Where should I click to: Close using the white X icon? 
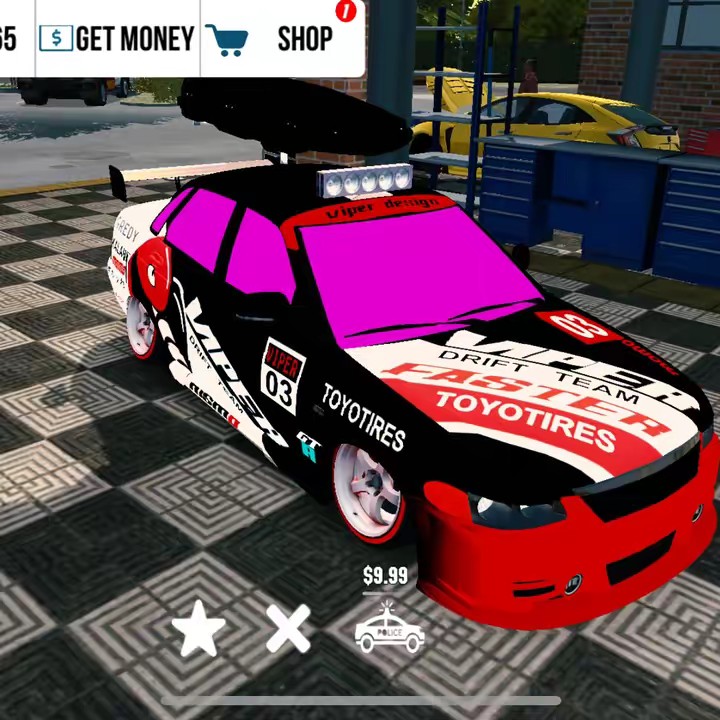pos(288,630)
